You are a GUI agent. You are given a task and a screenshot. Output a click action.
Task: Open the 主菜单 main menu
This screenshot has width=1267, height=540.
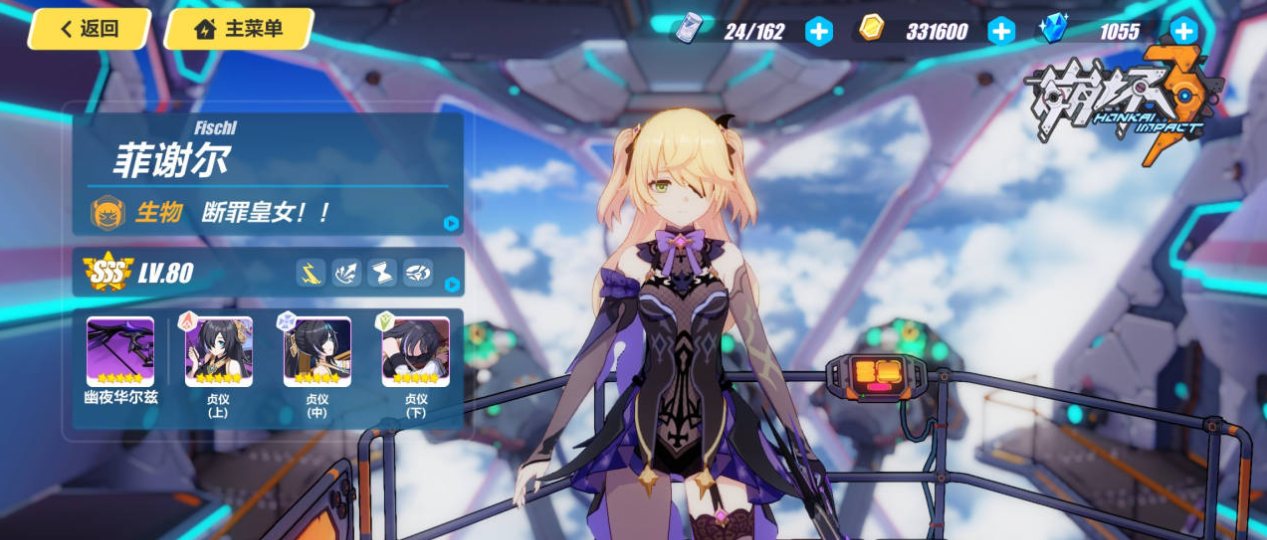[238, 29]
